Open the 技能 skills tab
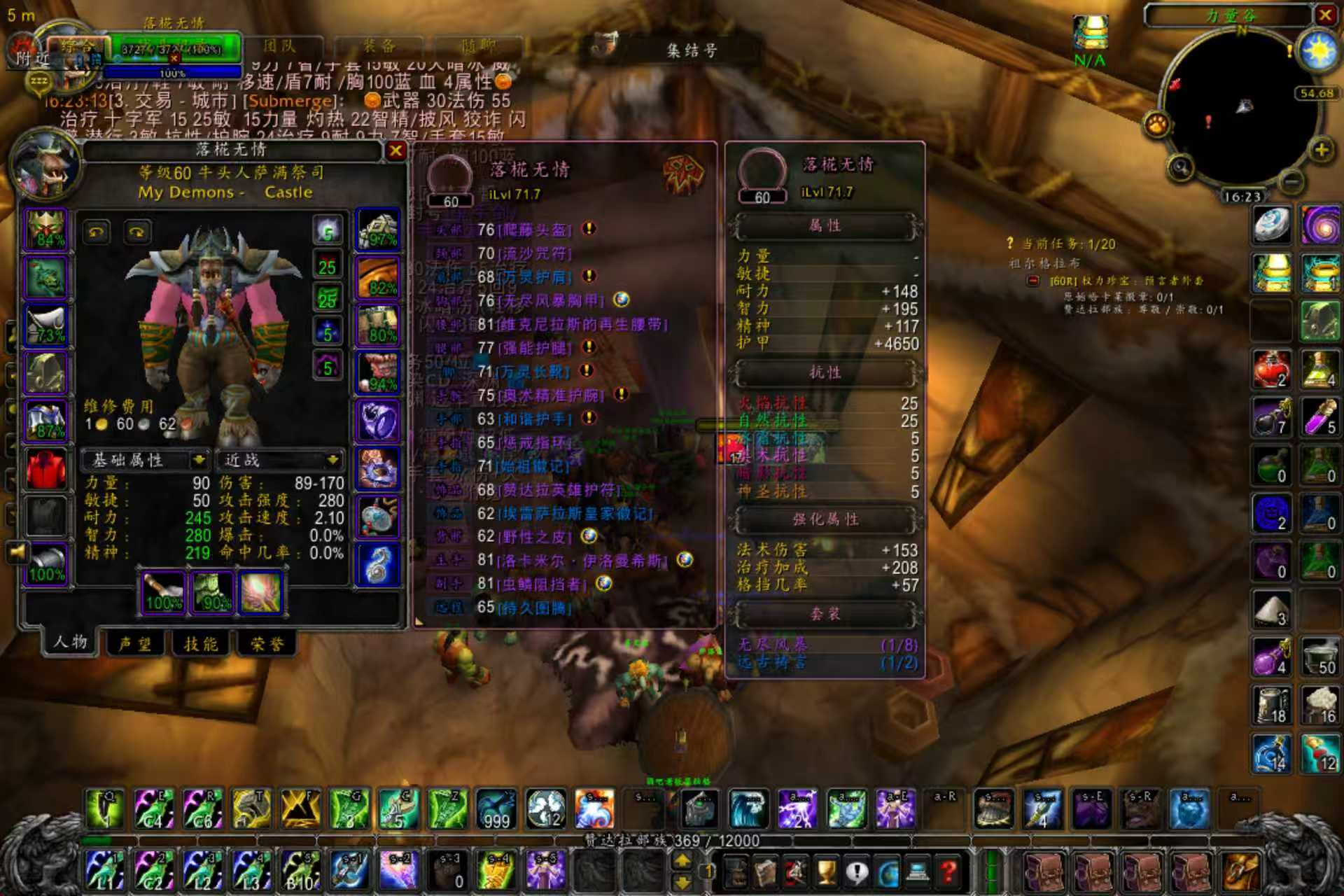1344x896 pixels. pyautogui.click(x=201, y=643)
